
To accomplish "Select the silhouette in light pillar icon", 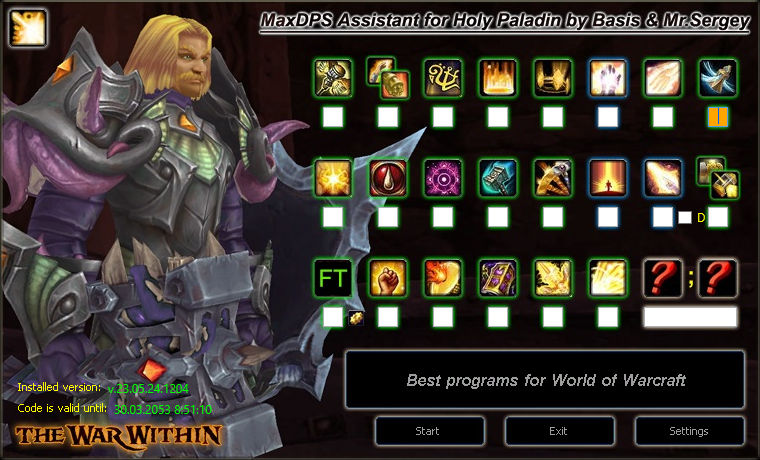I will 608,178.
